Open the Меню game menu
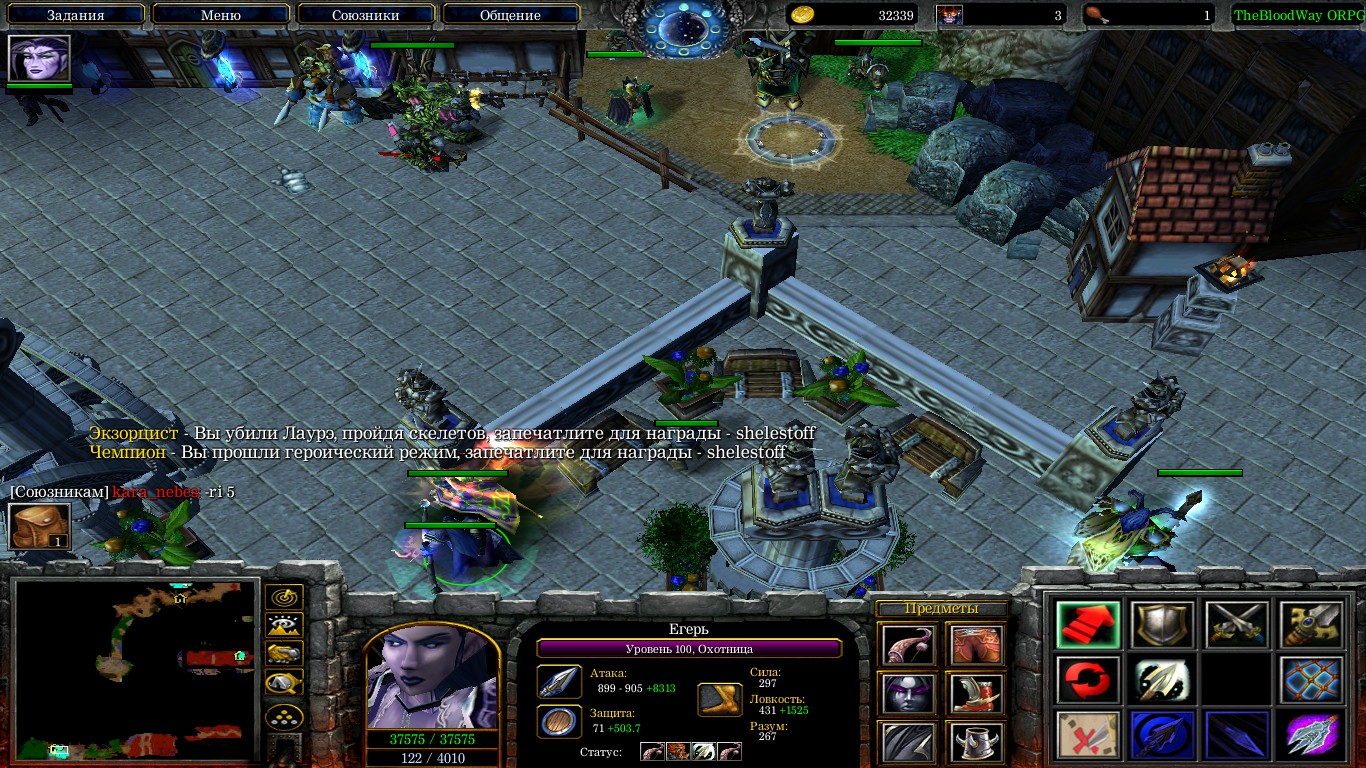The image size is (1366, 768). (220, 15)
